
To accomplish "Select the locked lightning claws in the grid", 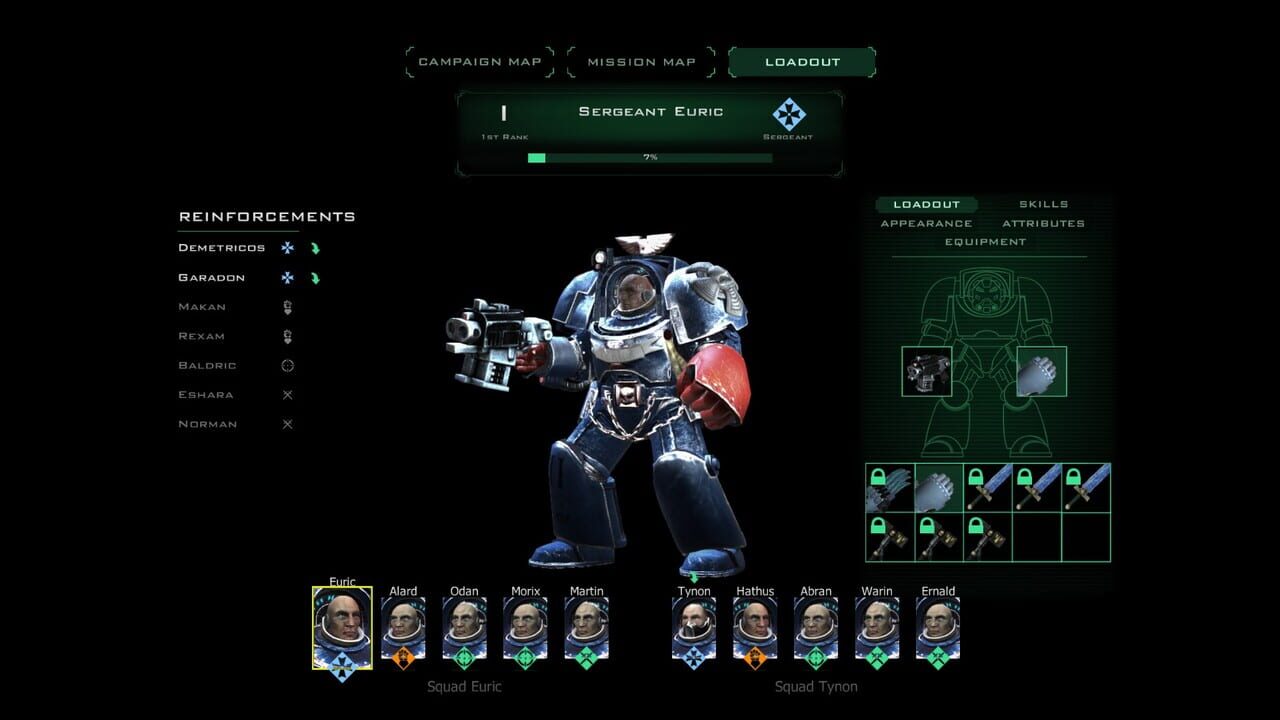I will click(888, 487).
